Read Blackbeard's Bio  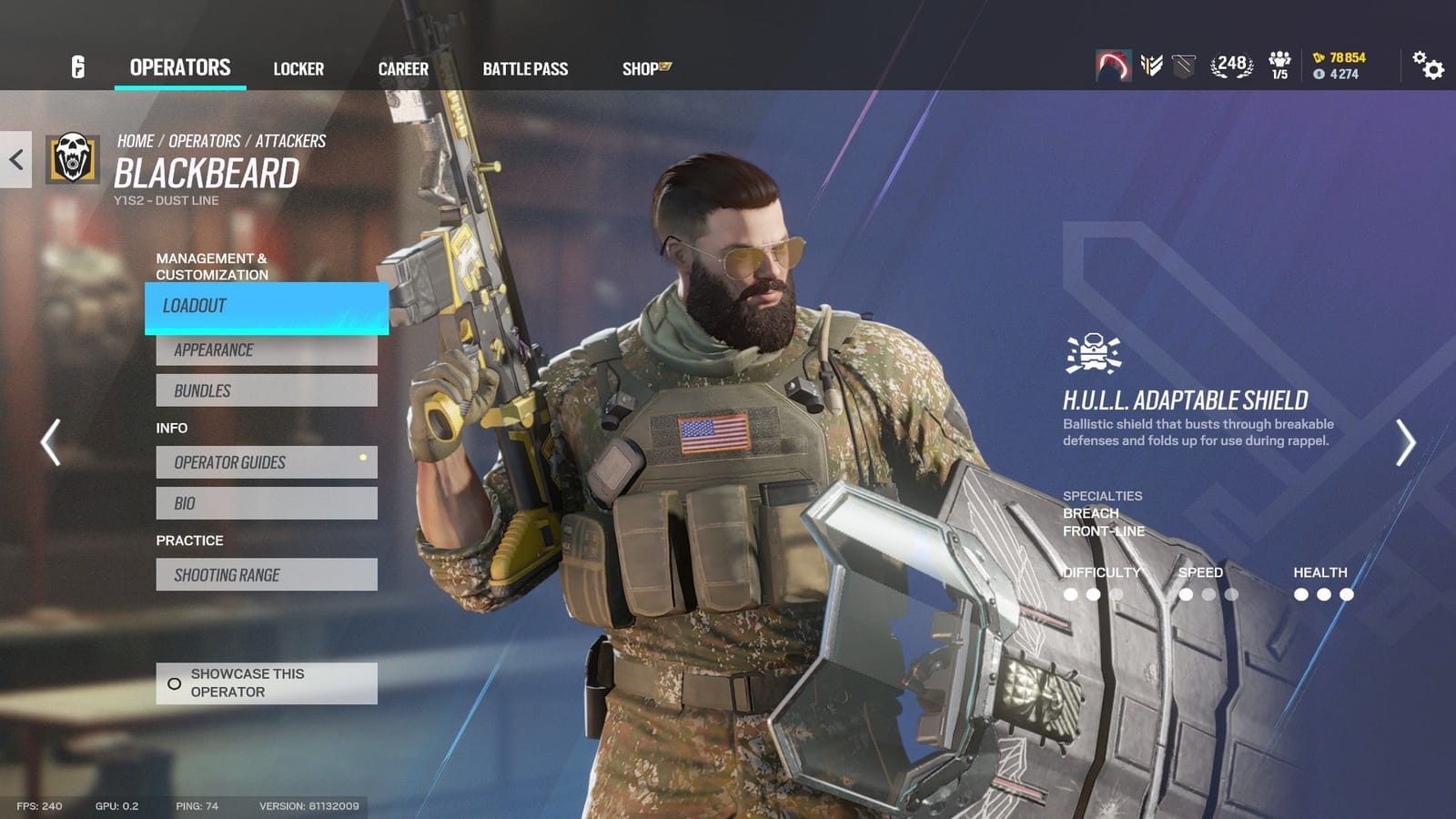click(x=267, y=502)
